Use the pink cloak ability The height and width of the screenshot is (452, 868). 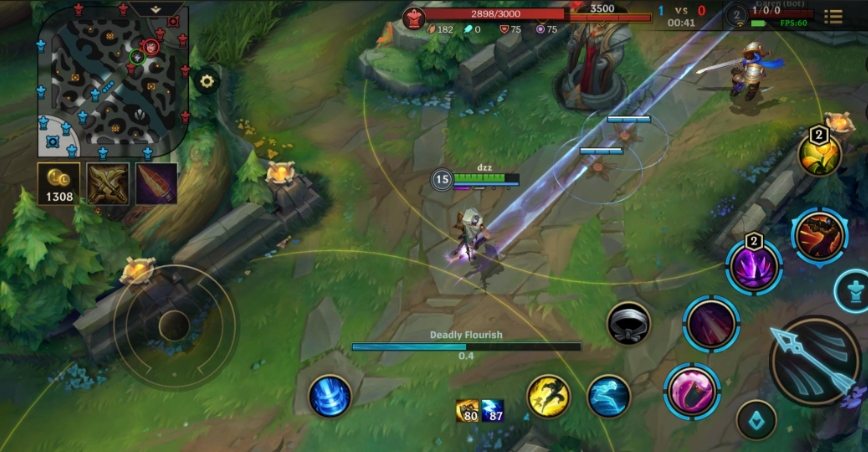click(691, 390)
